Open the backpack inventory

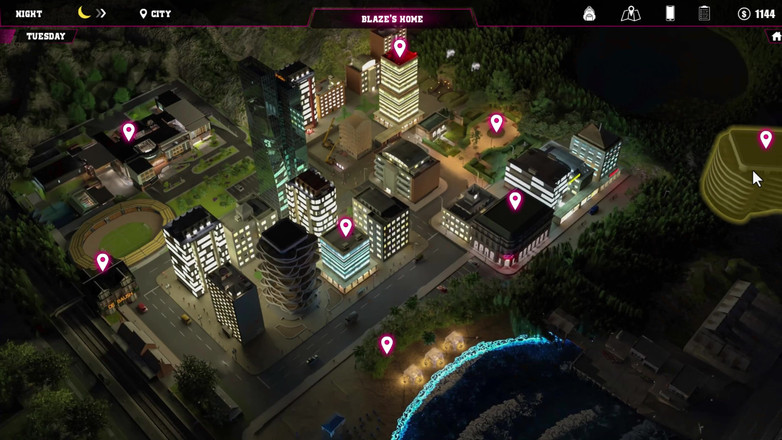click(589, 14)
